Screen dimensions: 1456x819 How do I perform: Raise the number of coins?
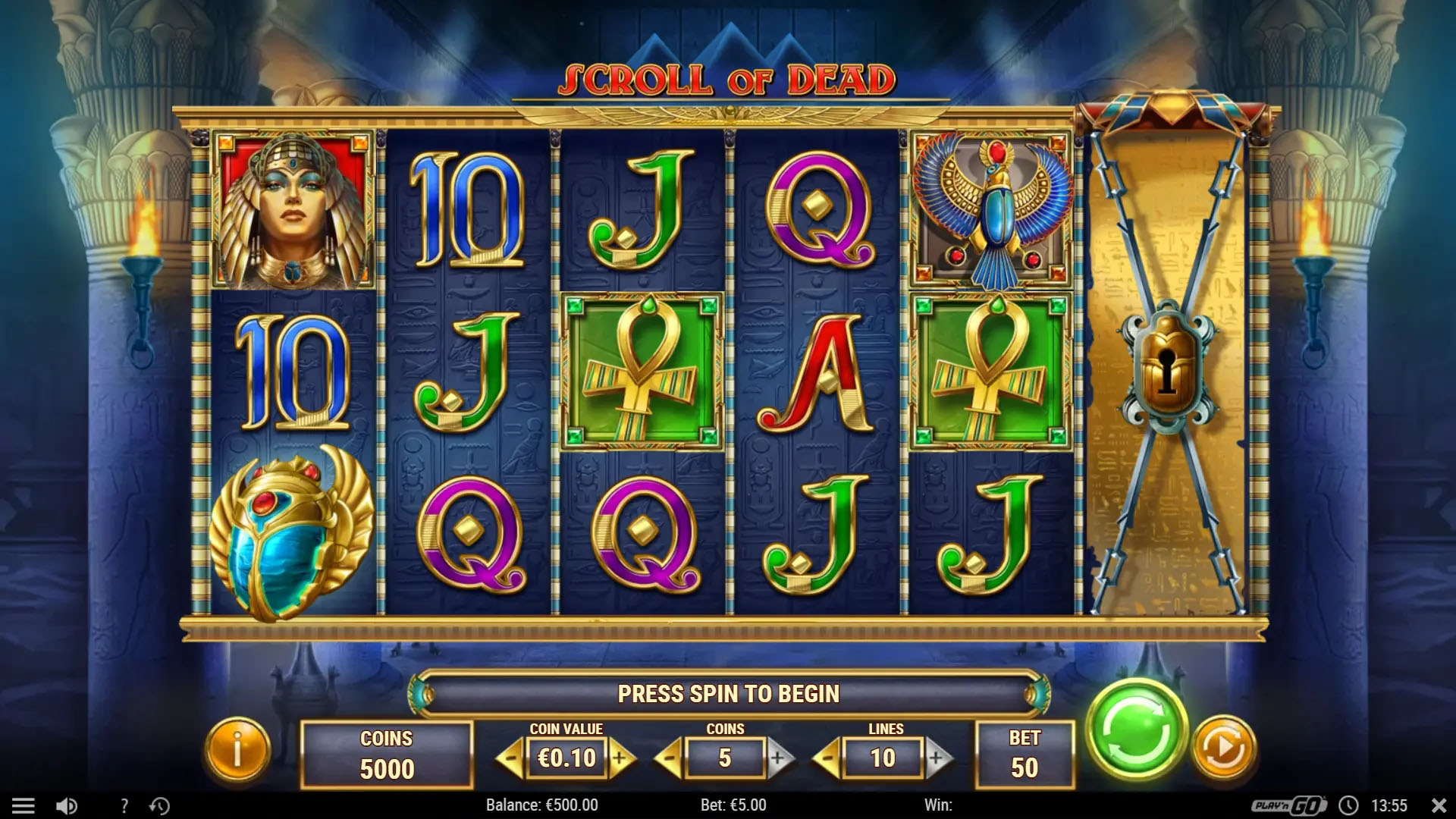[x=779, y=758]
